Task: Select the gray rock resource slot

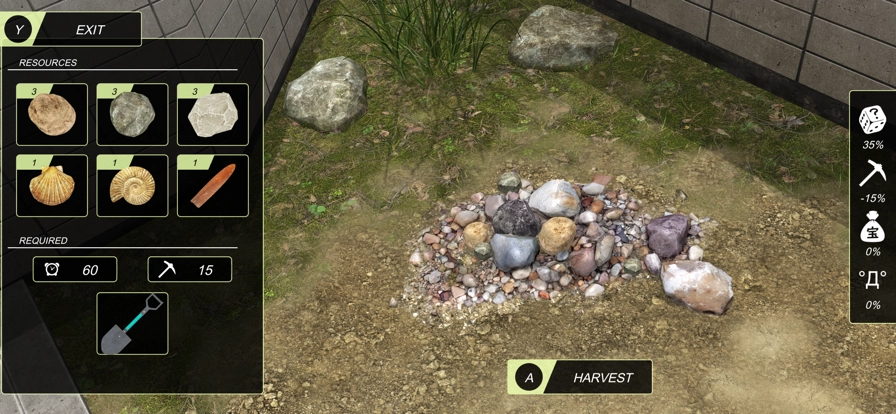Action: point(132,114)
